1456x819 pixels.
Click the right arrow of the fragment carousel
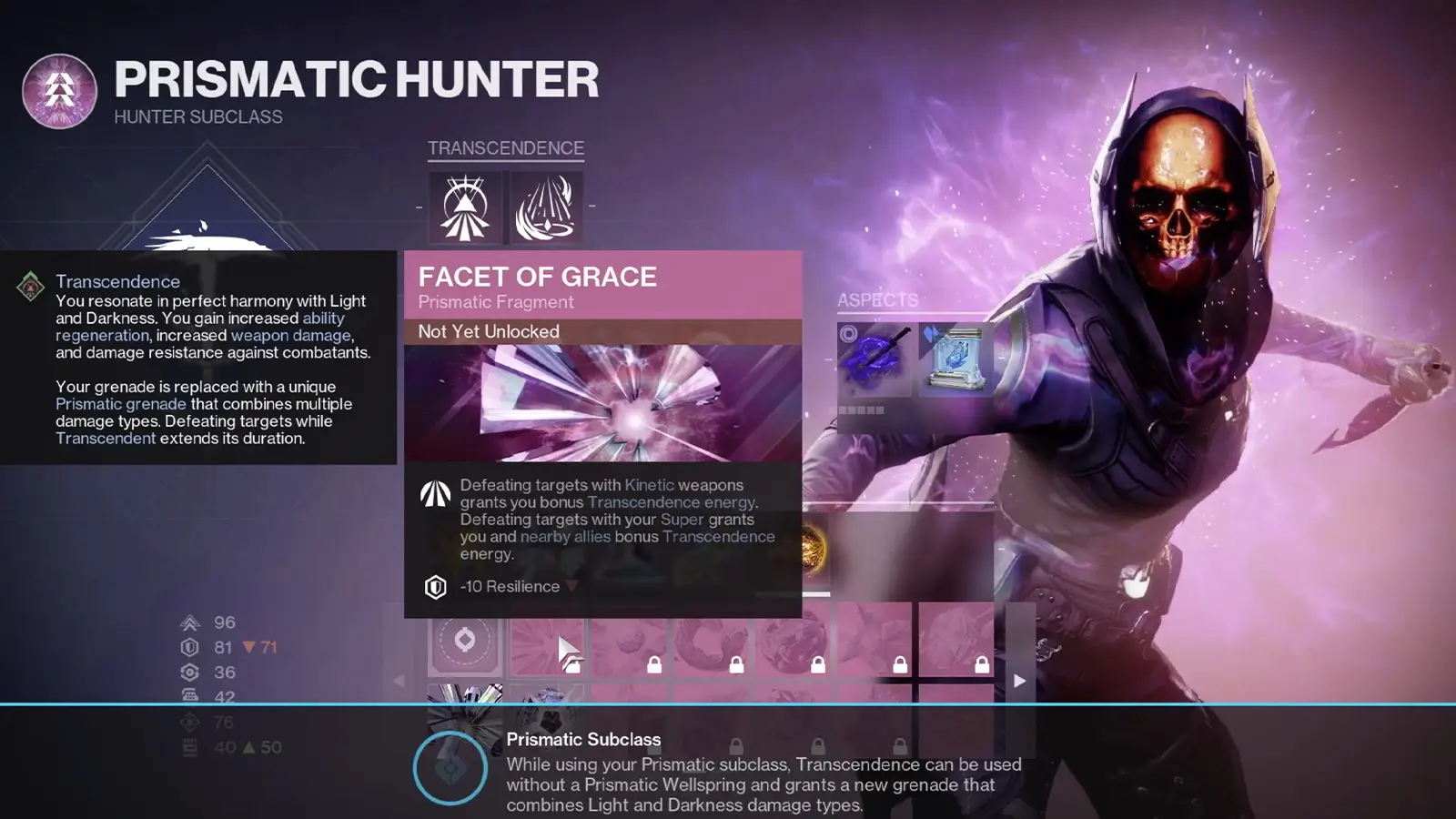pos(1016,680)
